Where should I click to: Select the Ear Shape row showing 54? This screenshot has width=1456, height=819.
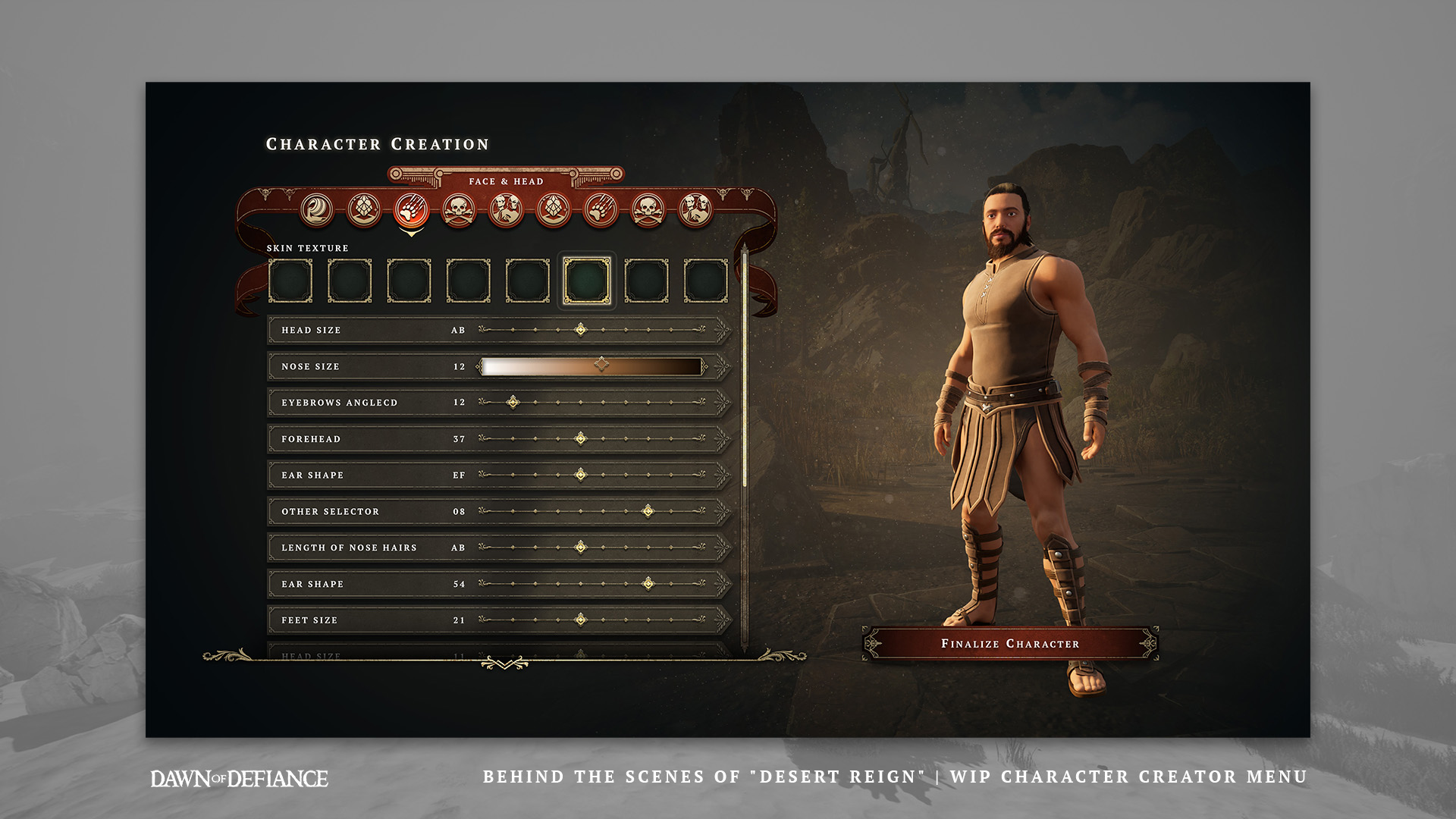[364, 584]
